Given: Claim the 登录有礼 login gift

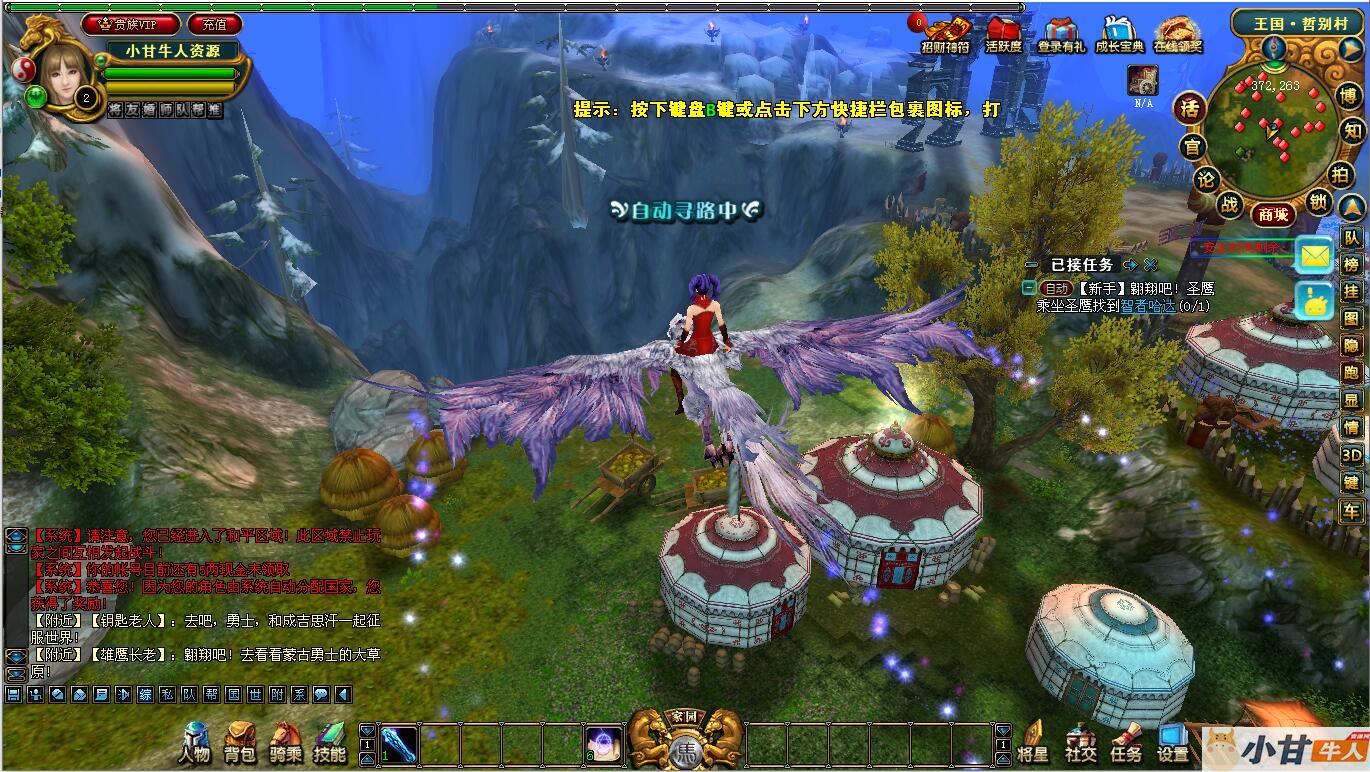Looking at the screenshot, I should point(1061,34).
